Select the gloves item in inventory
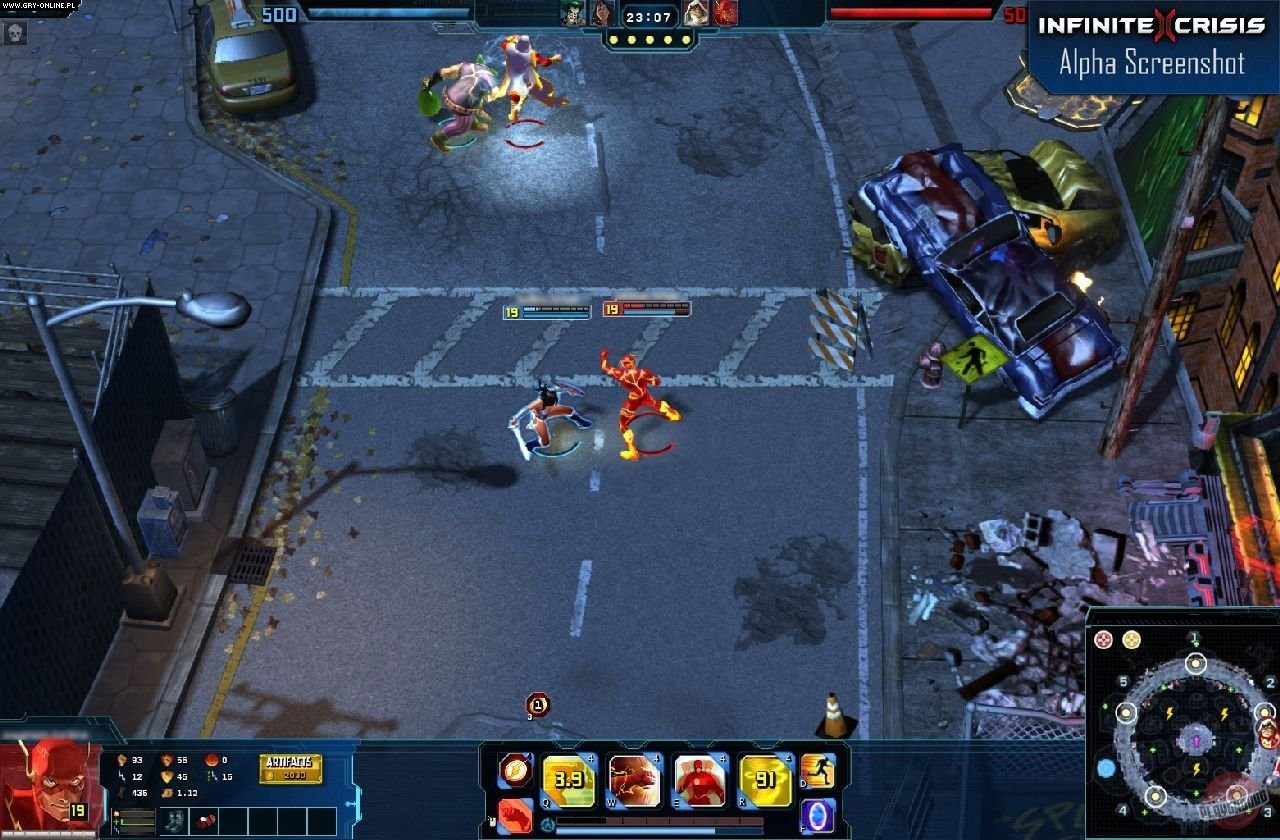Screen dimensions: 1280x840 [206, 821]
